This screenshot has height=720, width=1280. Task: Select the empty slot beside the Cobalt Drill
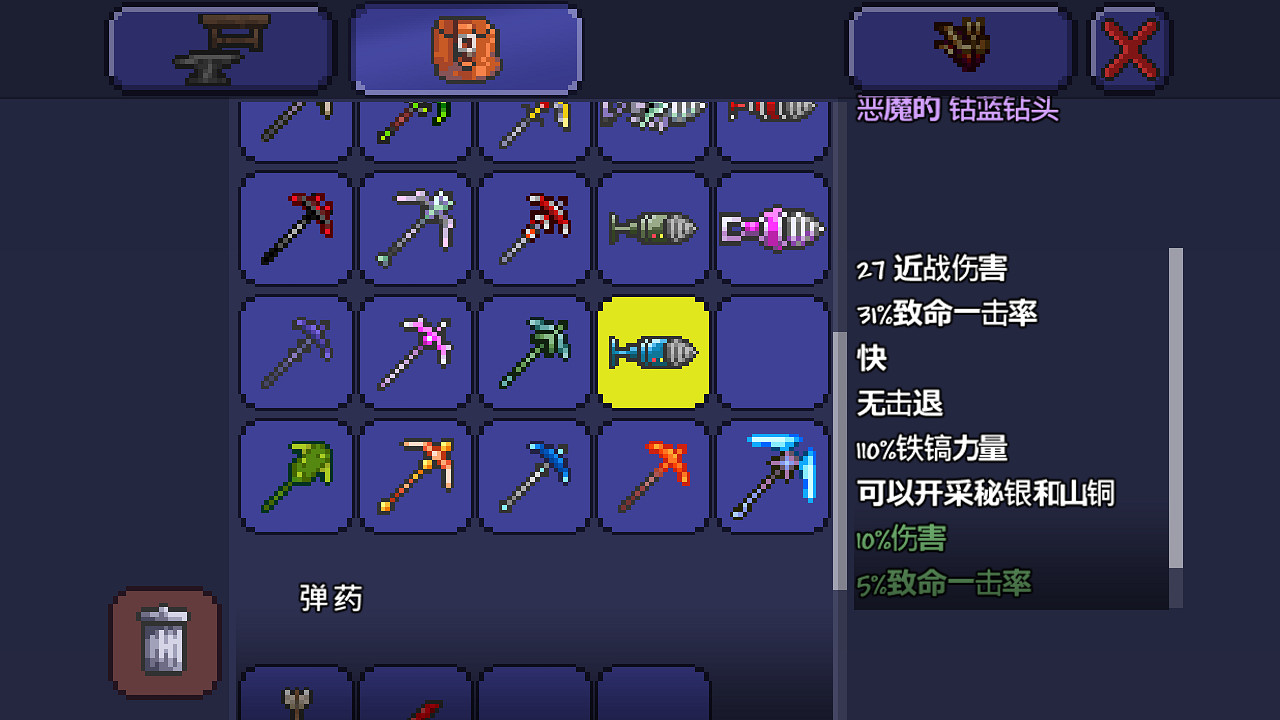pyautogui.click(x=773, y=353)
